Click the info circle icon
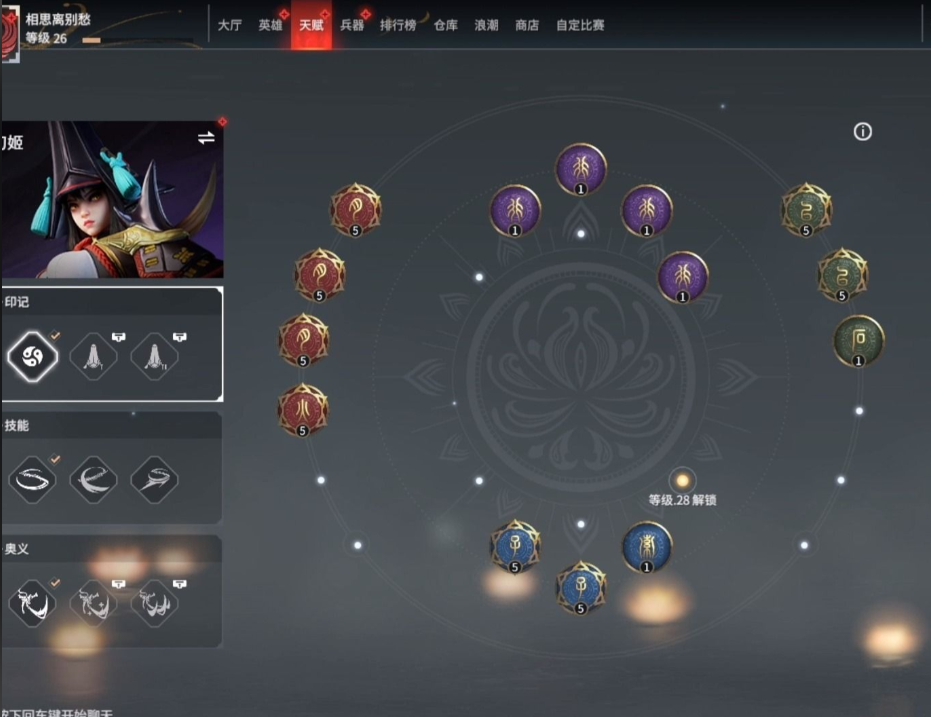The height and width of the screenshot is (717, 931). coord(863,132)
